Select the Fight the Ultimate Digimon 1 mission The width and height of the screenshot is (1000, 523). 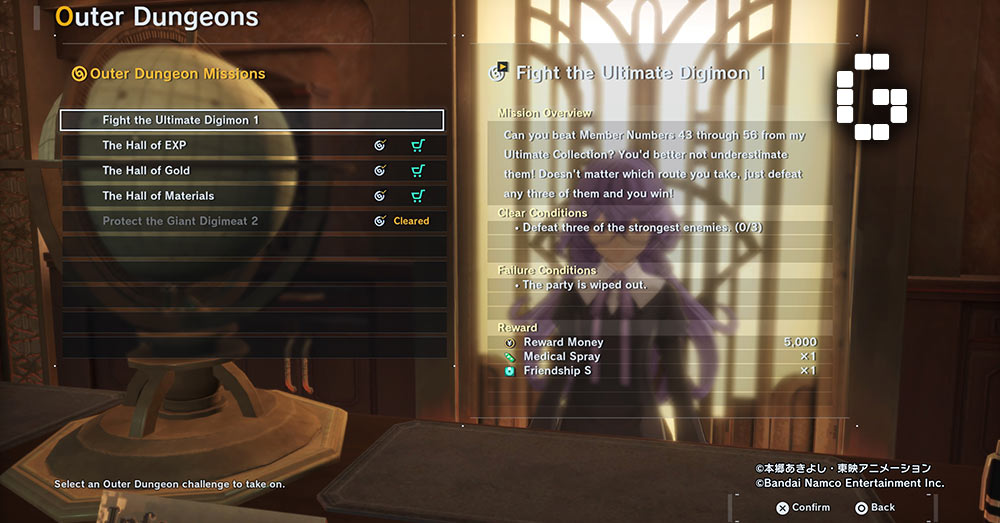[x=251, y=120]
